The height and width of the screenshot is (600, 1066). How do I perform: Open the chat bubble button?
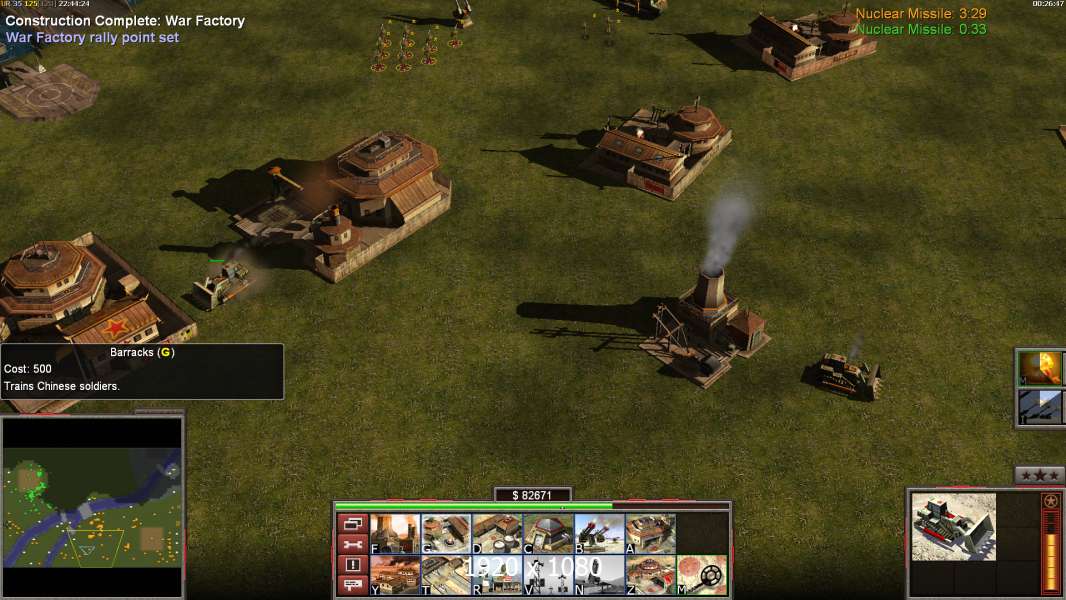[351, 585]
